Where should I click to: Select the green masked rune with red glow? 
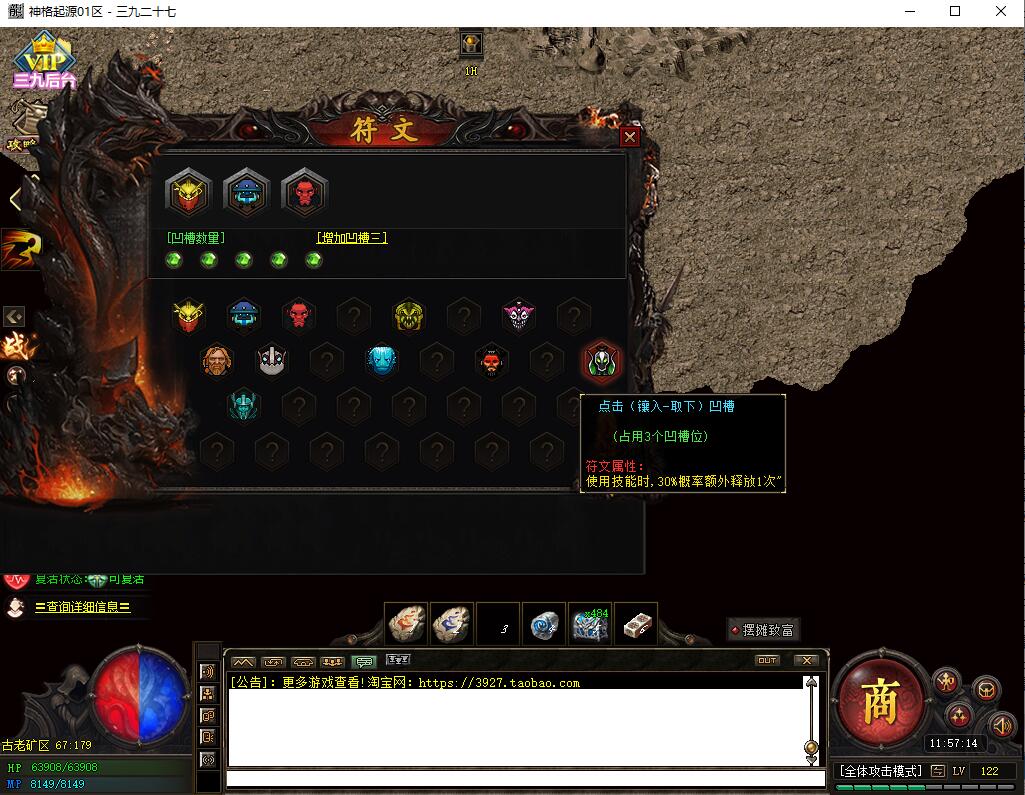(602, 361)
